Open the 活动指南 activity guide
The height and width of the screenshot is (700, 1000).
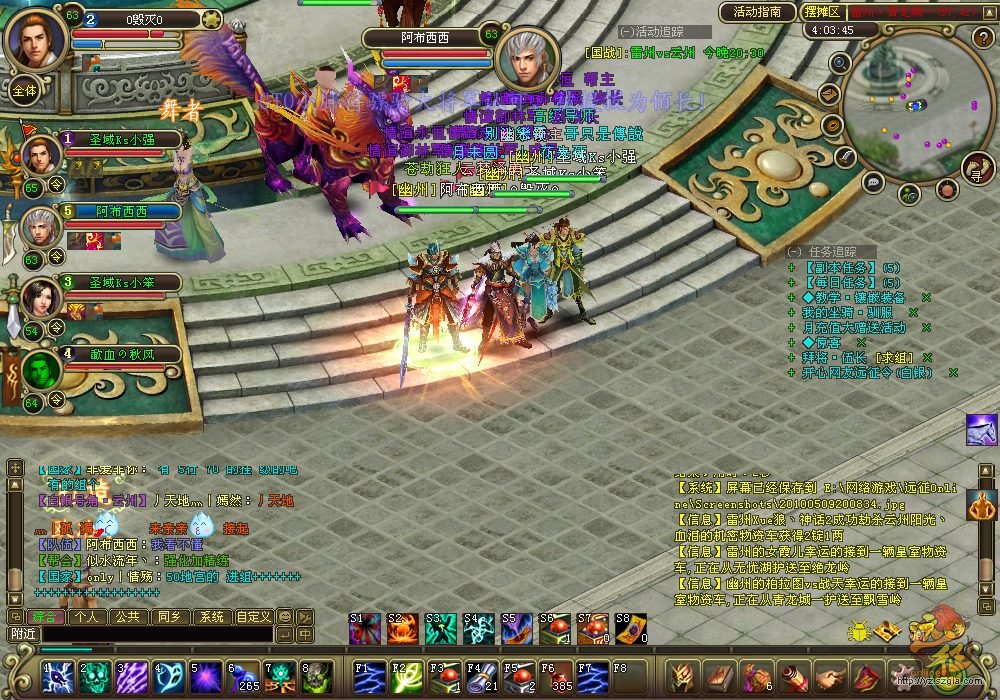(756, 12)
